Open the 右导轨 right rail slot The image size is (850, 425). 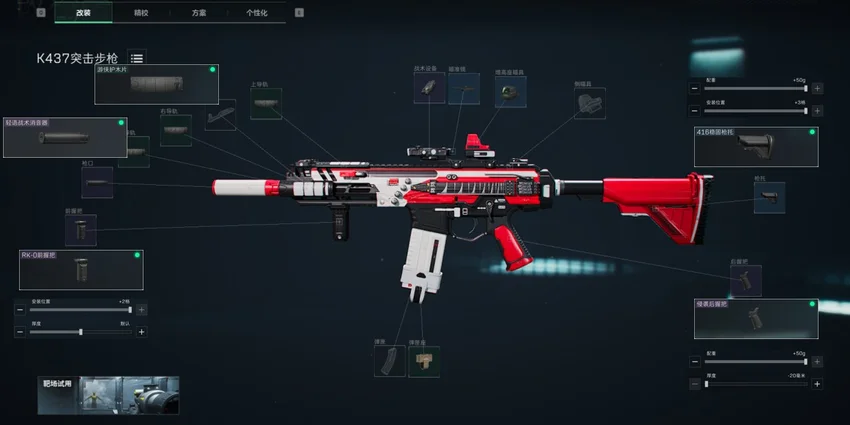175,131
